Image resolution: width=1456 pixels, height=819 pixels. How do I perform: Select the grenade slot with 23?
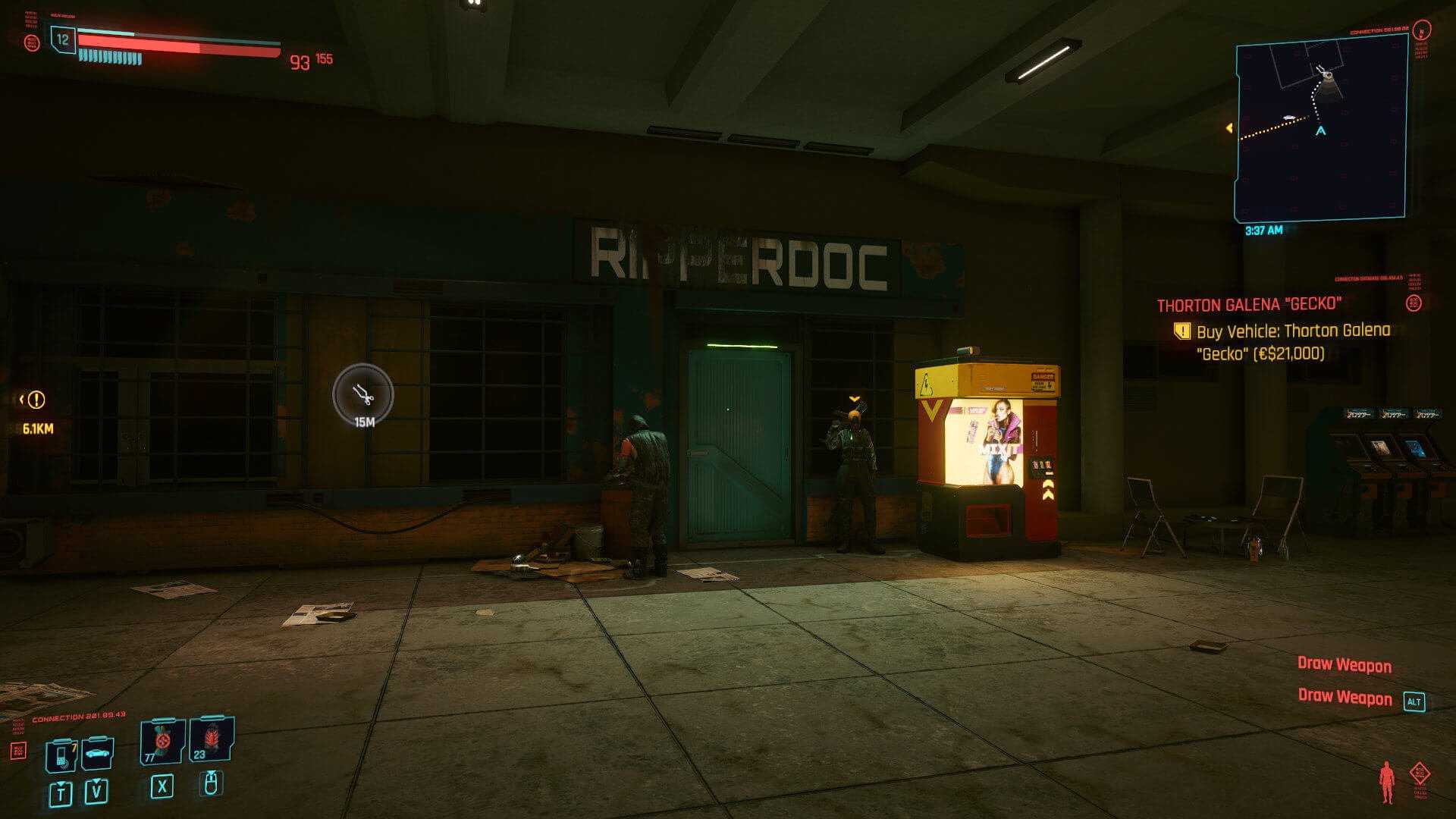click(x=211, y=739)
